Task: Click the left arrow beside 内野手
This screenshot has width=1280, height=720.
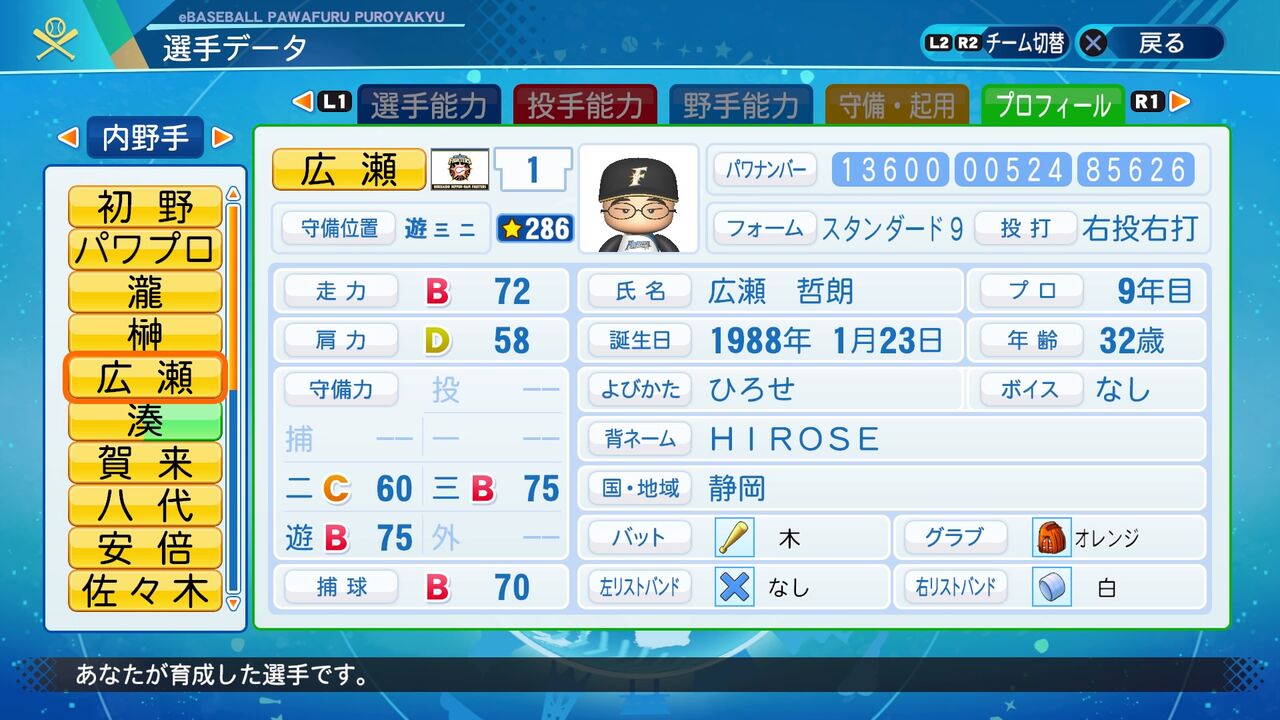Action: [x=68, y=138]
